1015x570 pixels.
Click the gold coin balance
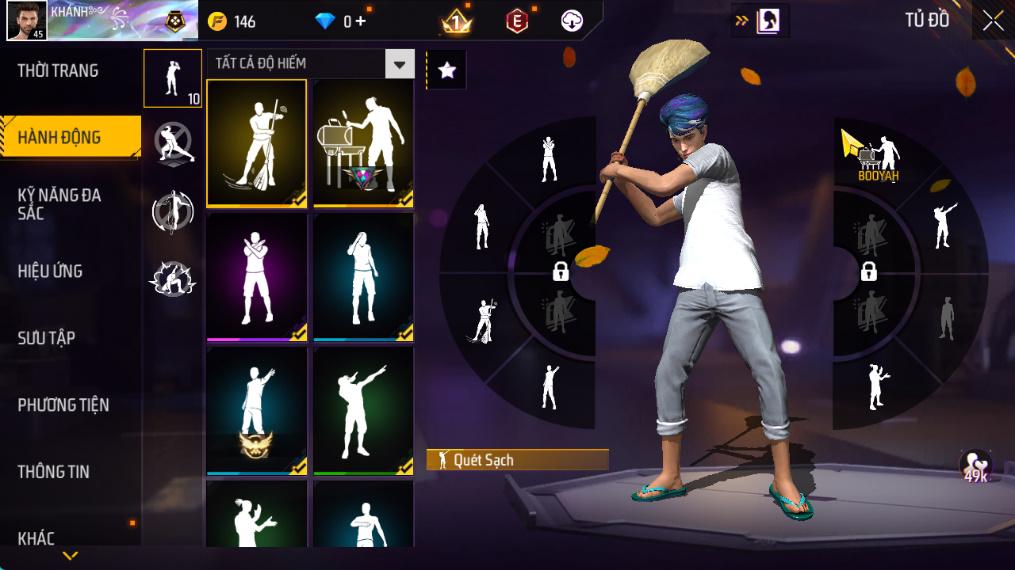pos(231,21)
